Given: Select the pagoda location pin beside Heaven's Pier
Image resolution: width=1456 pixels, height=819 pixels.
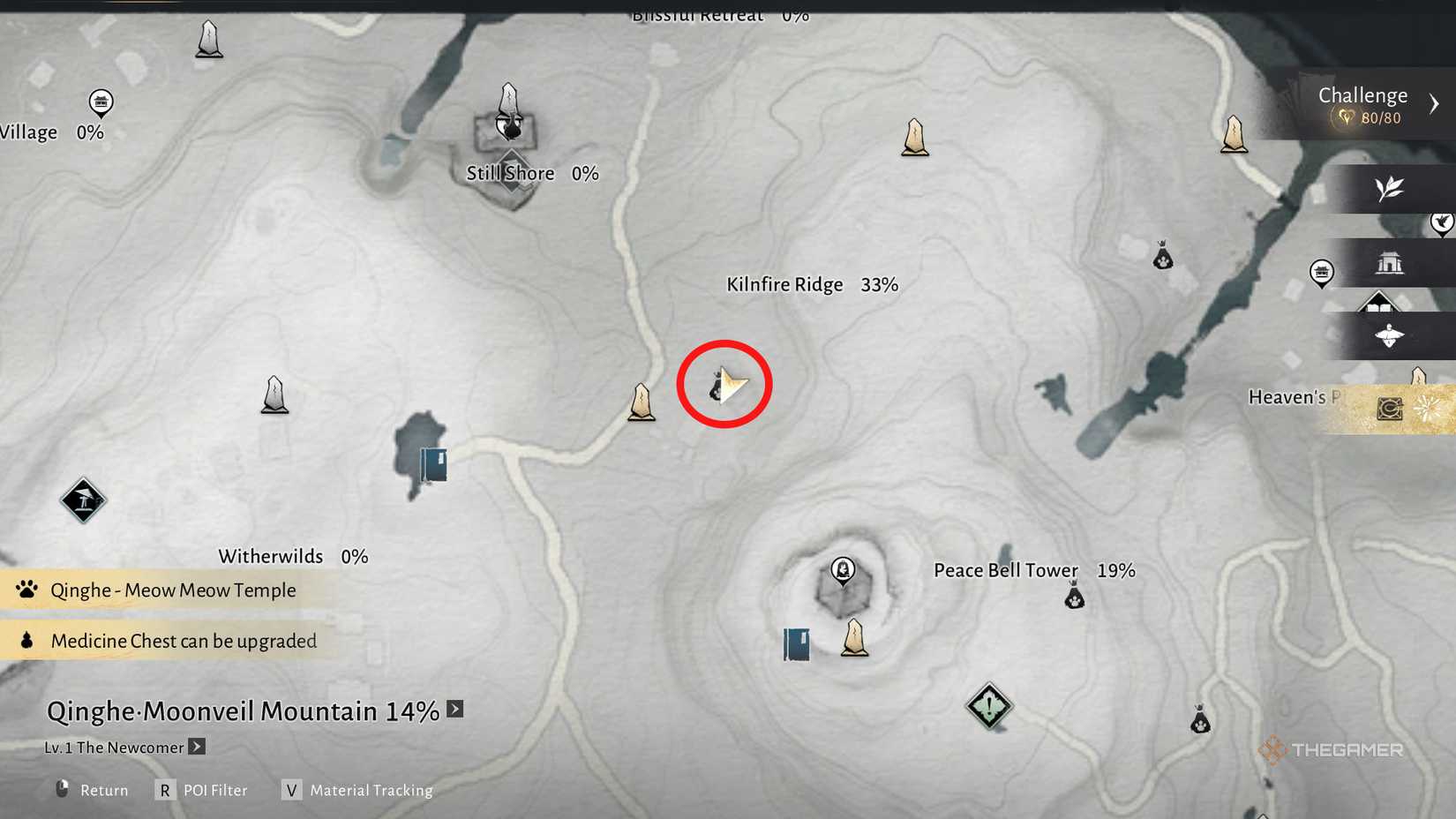Looking at the screenshot, I should [x=1321, y=274].
